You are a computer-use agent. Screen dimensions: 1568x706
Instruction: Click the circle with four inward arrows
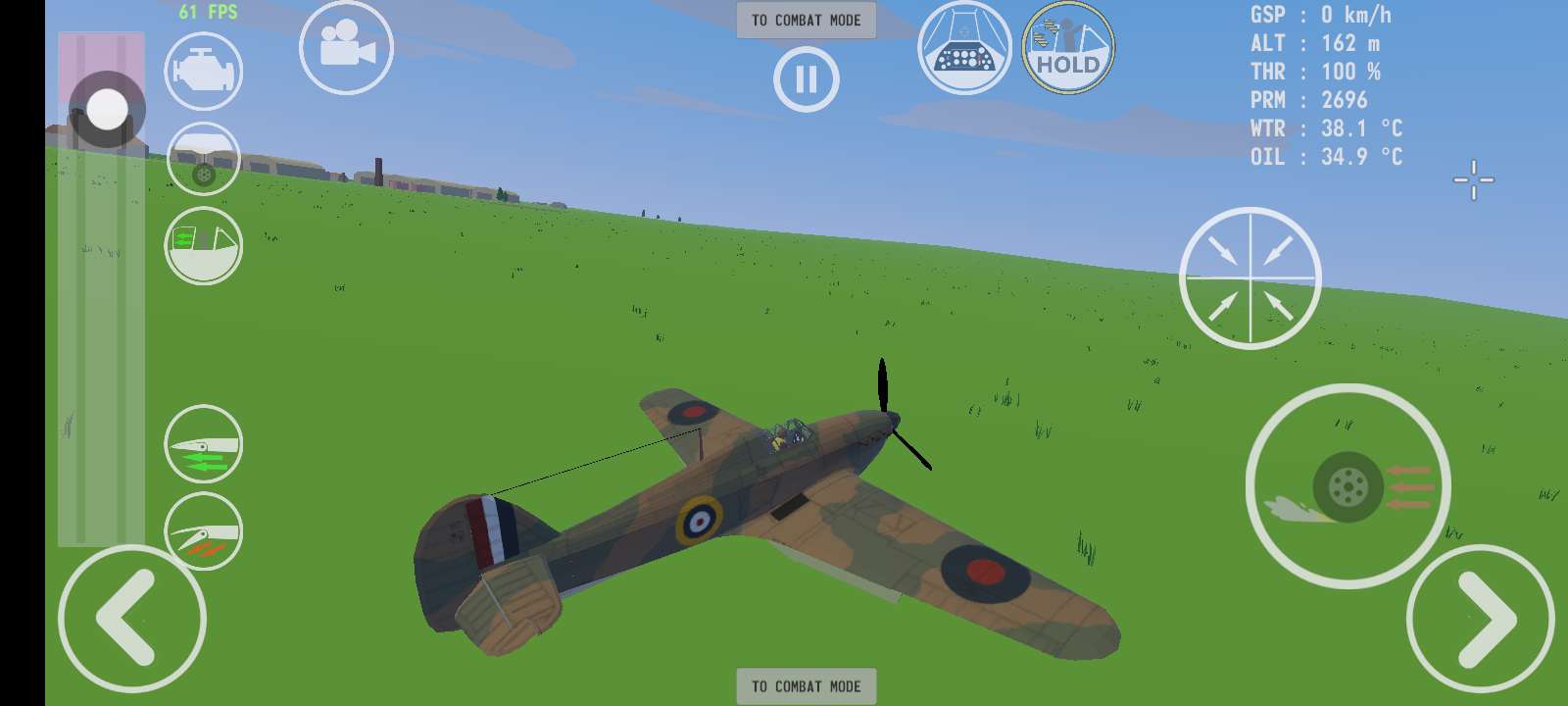pyautogui.click(x=1249, y=278)
